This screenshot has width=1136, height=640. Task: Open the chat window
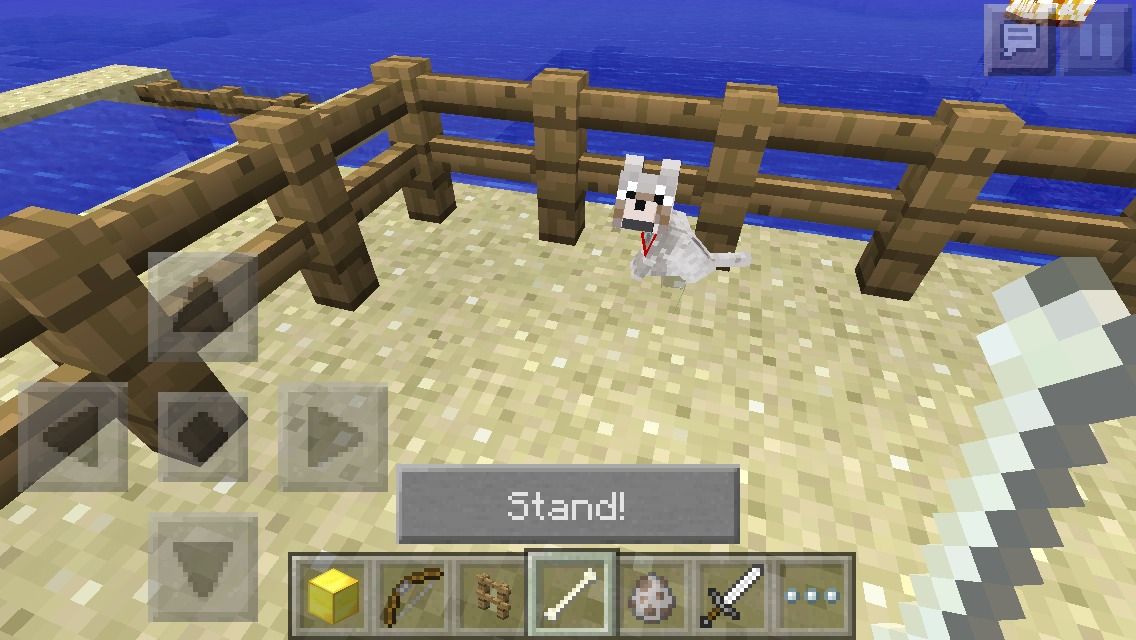pos(1019,40)
